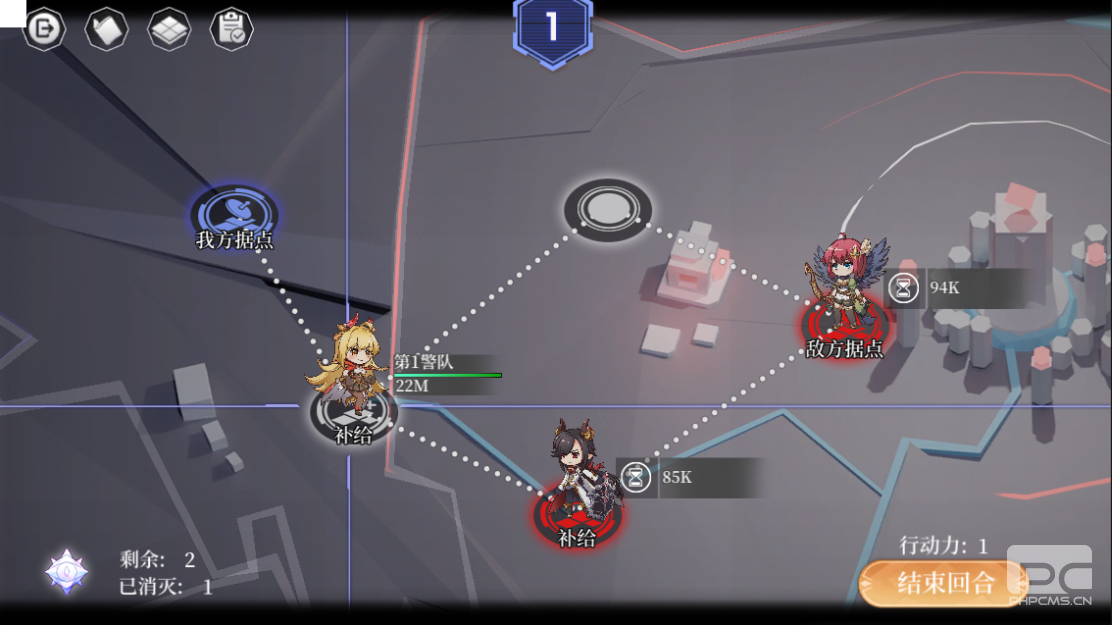Screen dimensions: 1112x625
Task: Open the stacked layers icon
Action: click(x=169, y=29)
